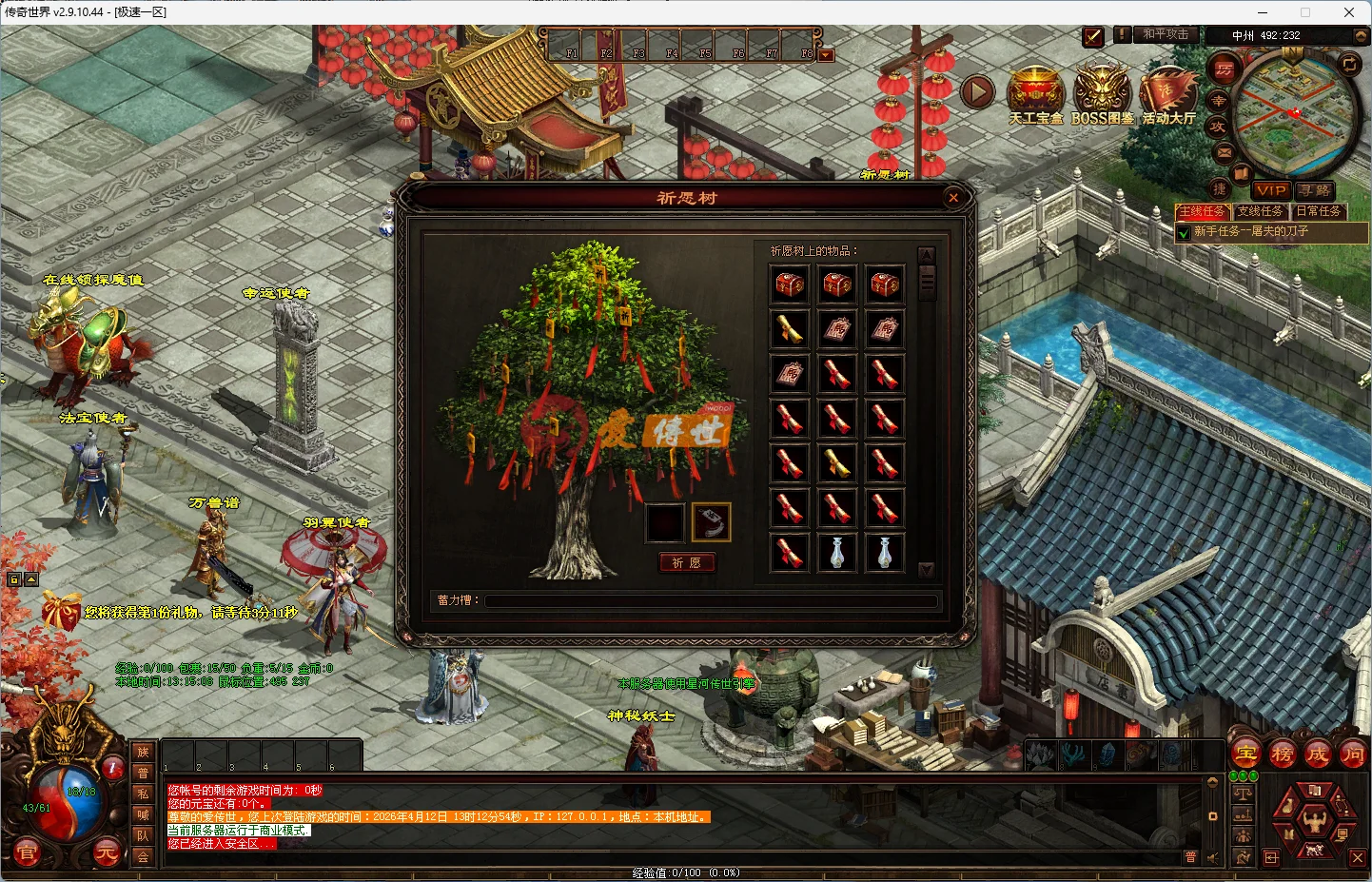Switch to the 支线任务 side quest tab

pyautogui.click(x=1261, y=211)
